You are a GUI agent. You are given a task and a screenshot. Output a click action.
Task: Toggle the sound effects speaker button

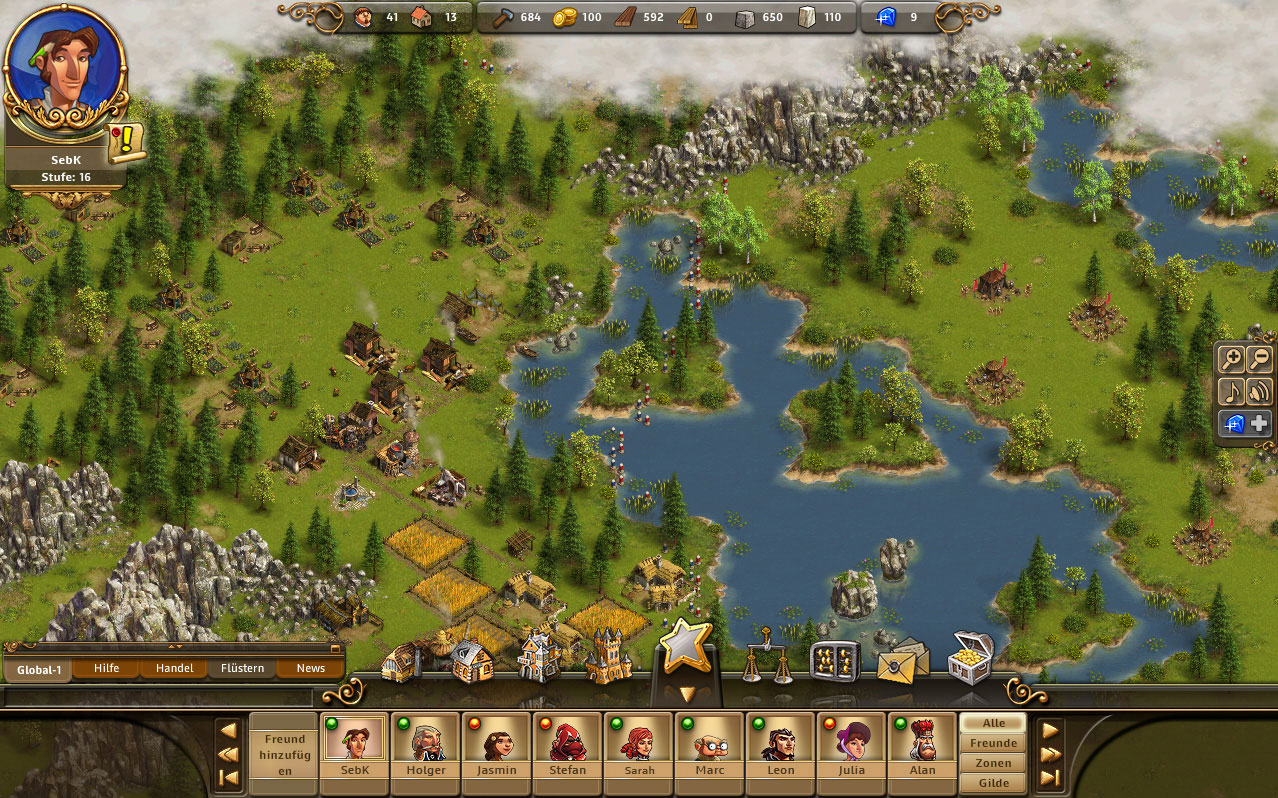coord(1259,391)
